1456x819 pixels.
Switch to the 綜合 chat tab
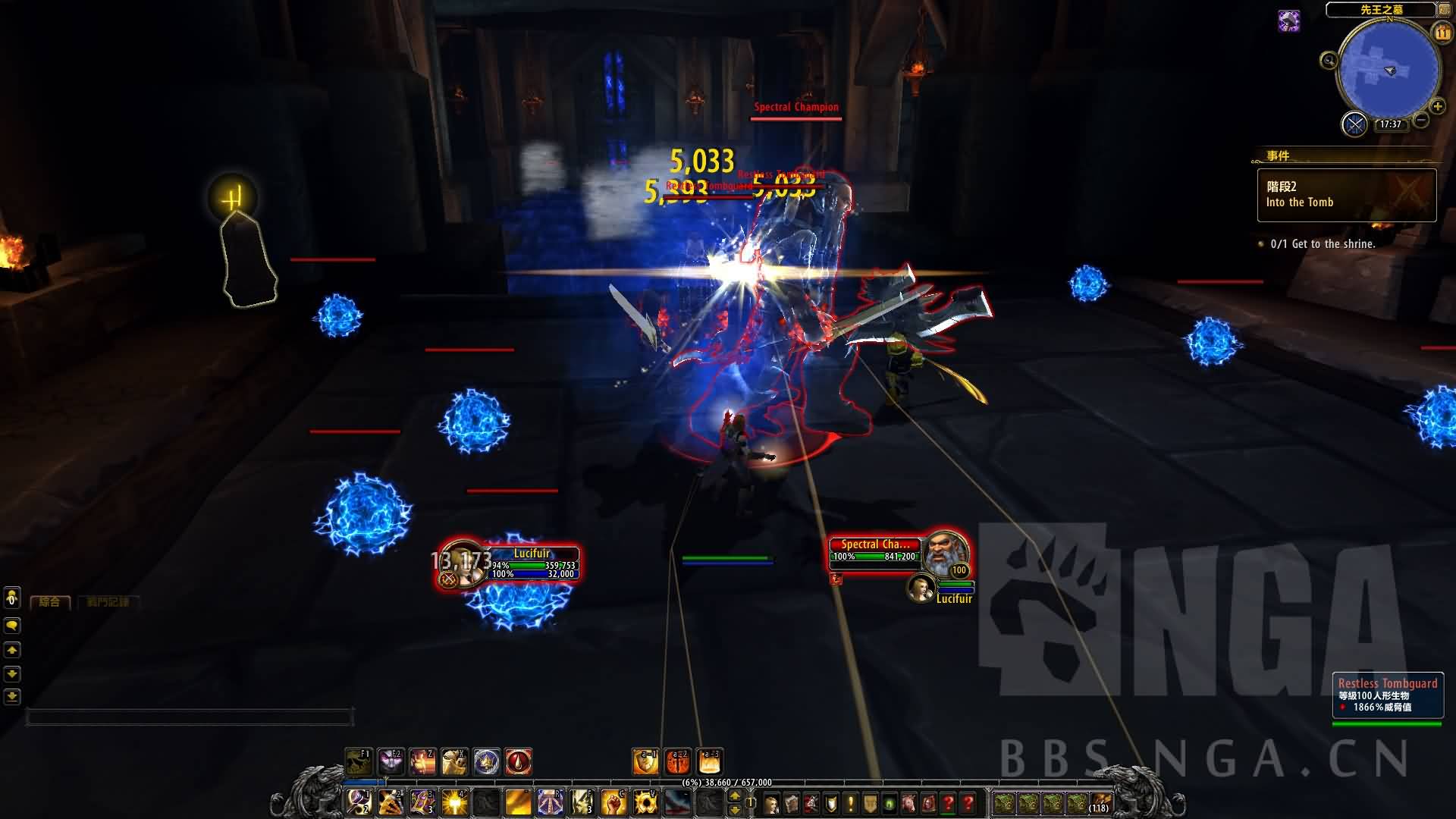(50, 602)
